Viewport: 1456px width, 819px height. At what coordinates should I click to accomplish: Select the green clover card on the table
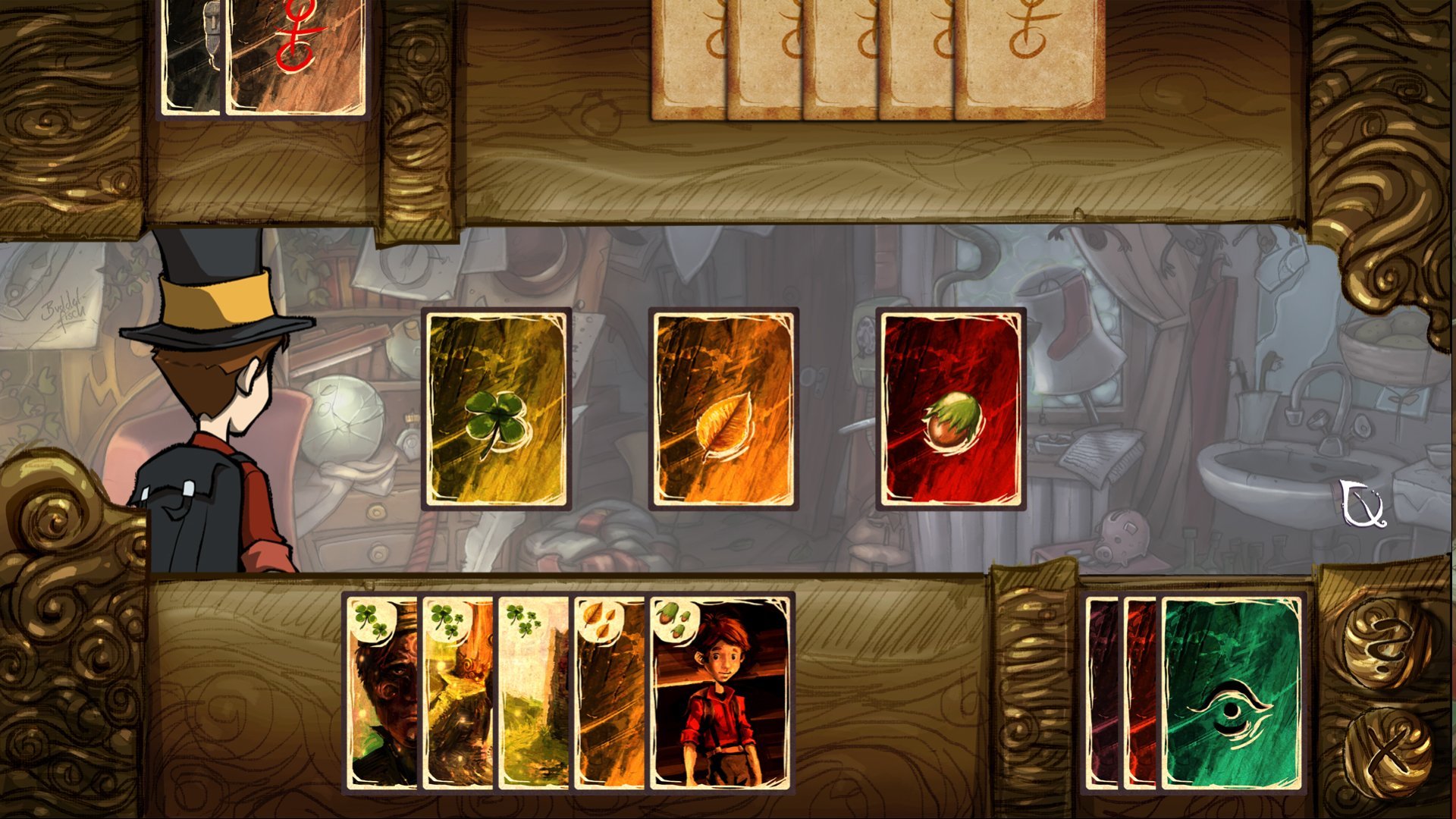click(496, 409)
